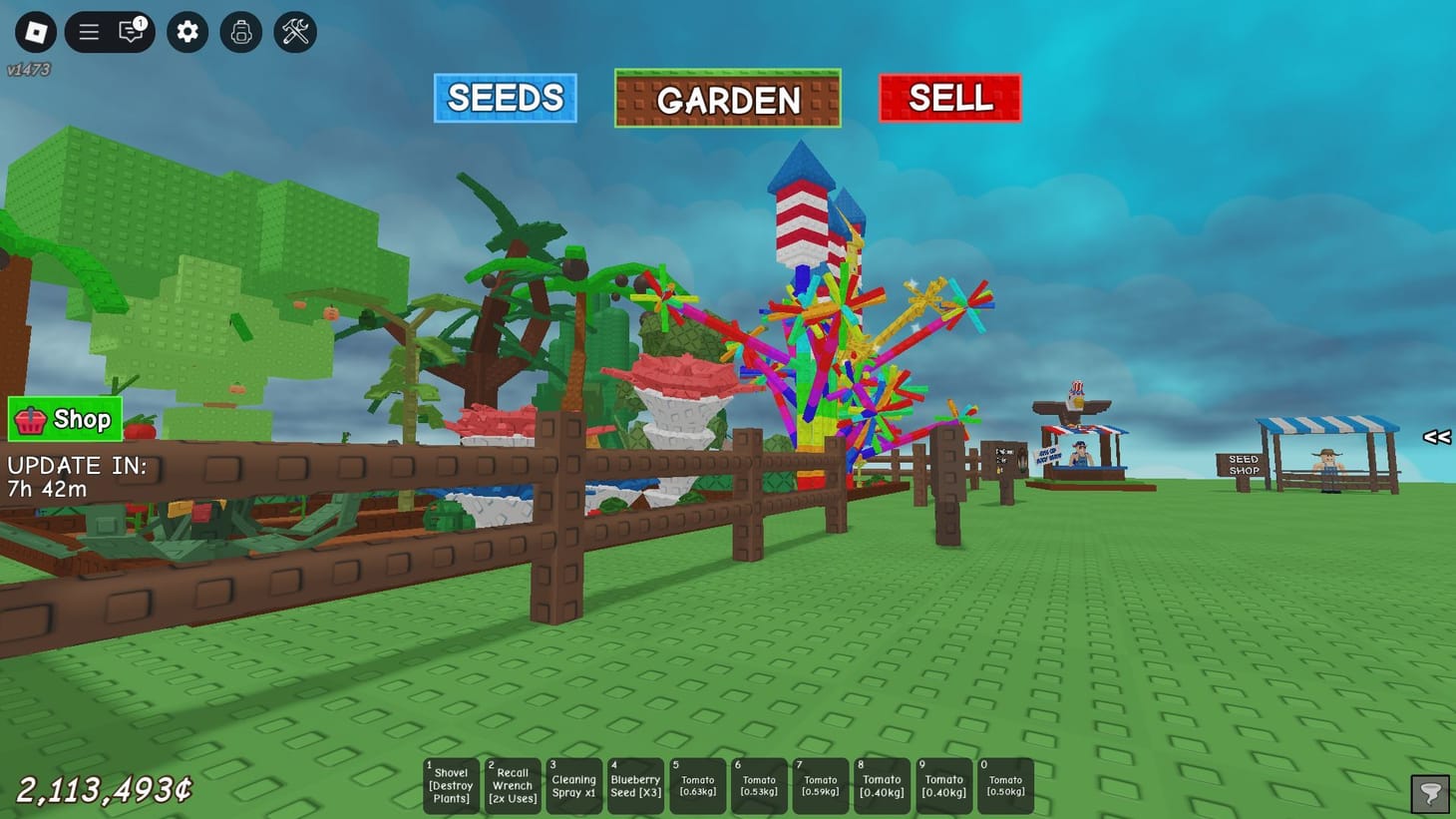Collapse the side panel using the << arrows

click(1437, 436)
